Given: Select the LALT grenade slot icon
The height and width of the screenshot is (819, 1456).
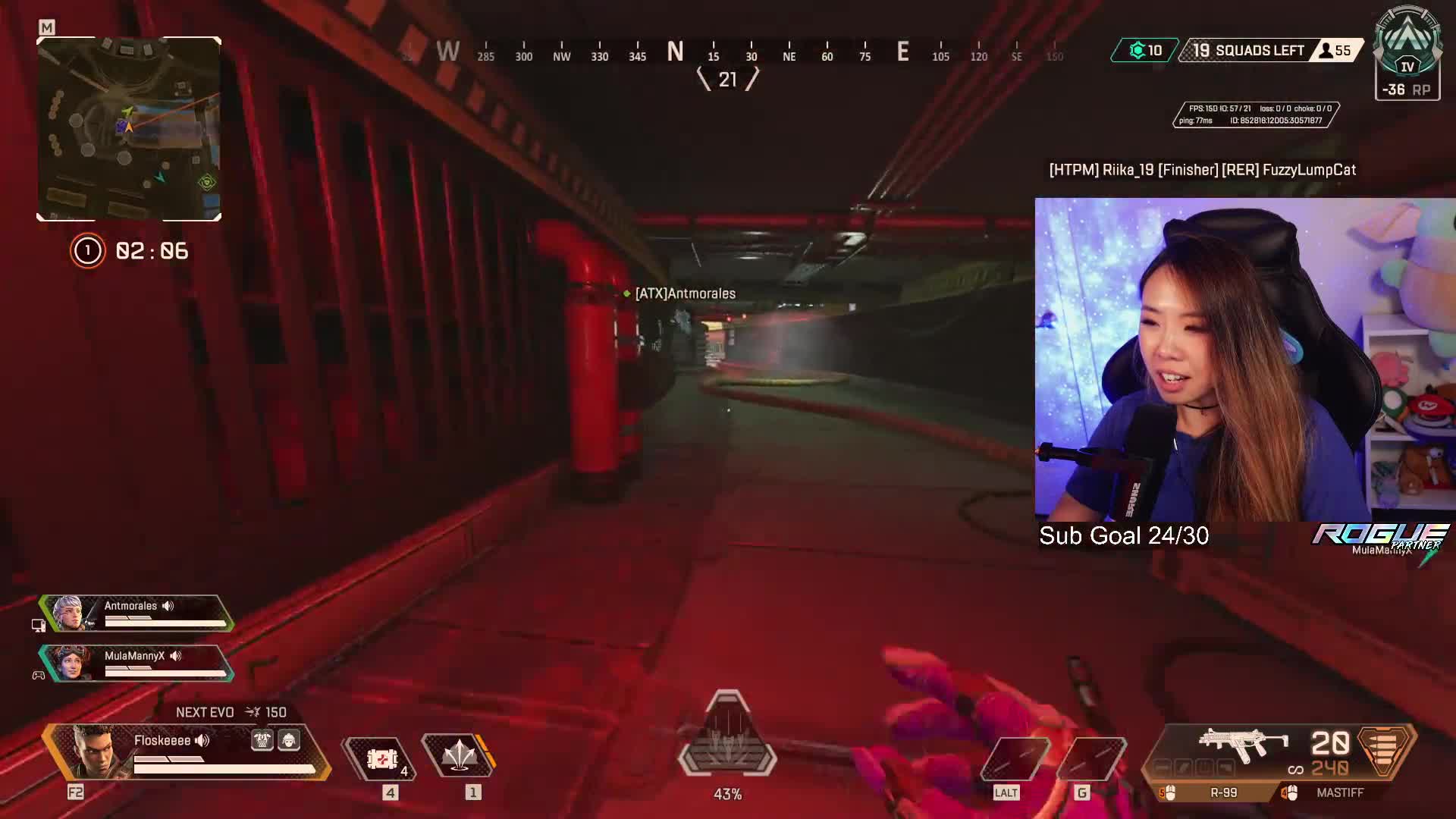Looking at the screenshot, I should pyautogui.click(x=1015, y=758).
